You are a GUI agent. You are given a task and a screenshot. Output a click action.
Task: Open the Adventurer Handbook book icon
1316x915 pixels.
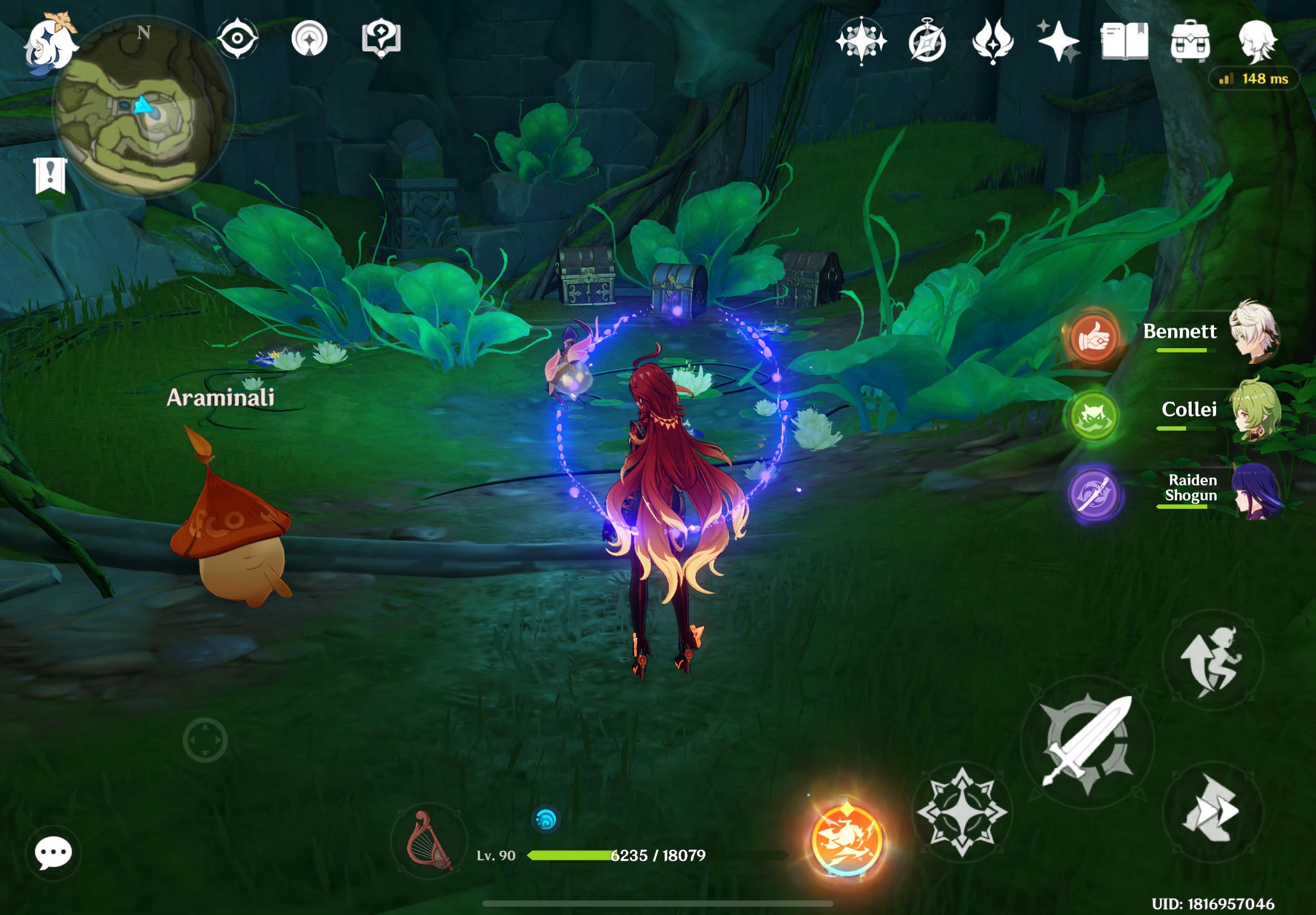tap(1124, 41)
